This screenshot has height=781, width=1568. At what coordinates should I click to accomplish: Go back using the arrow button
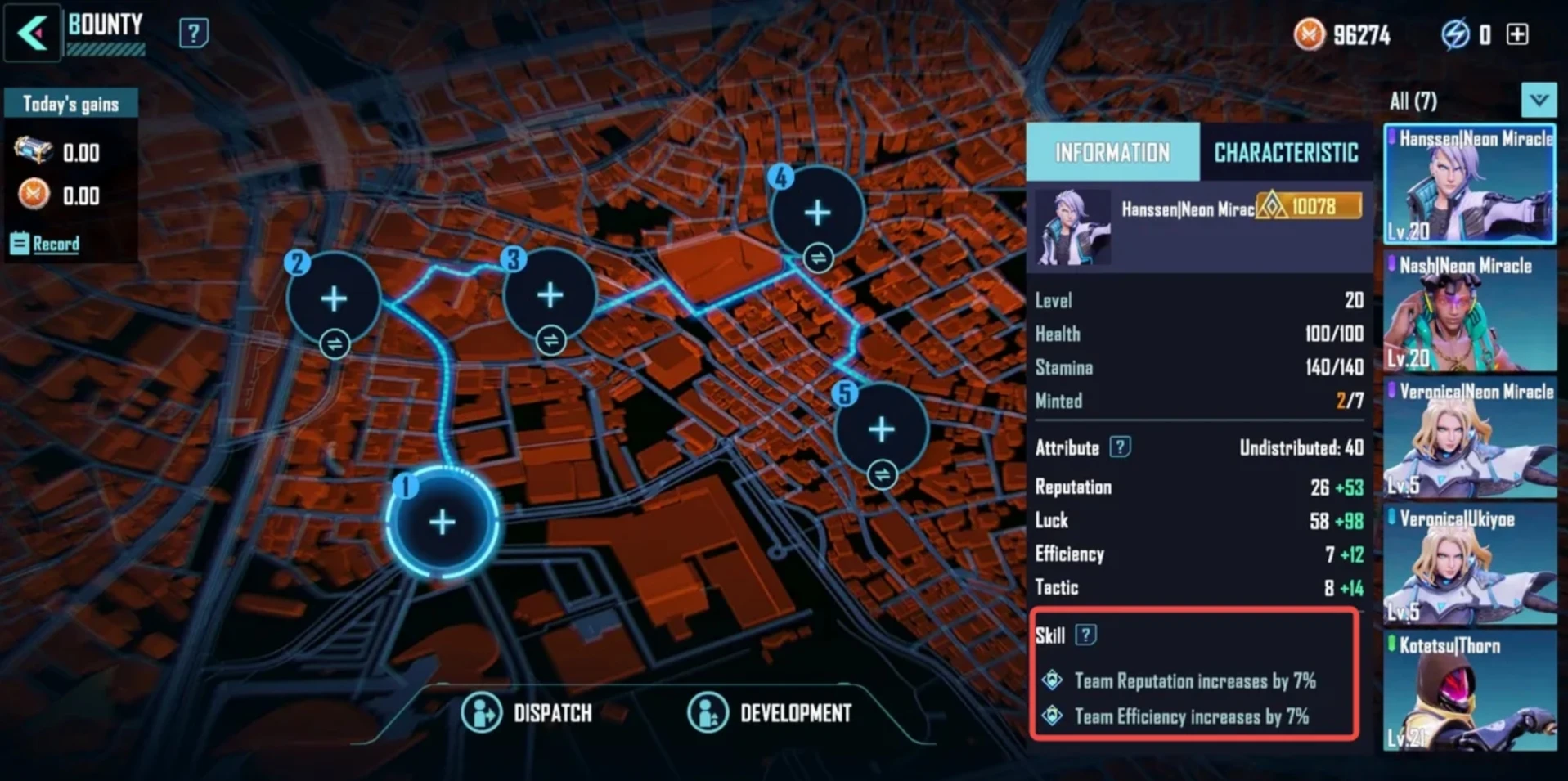click(x=33, y=34)
